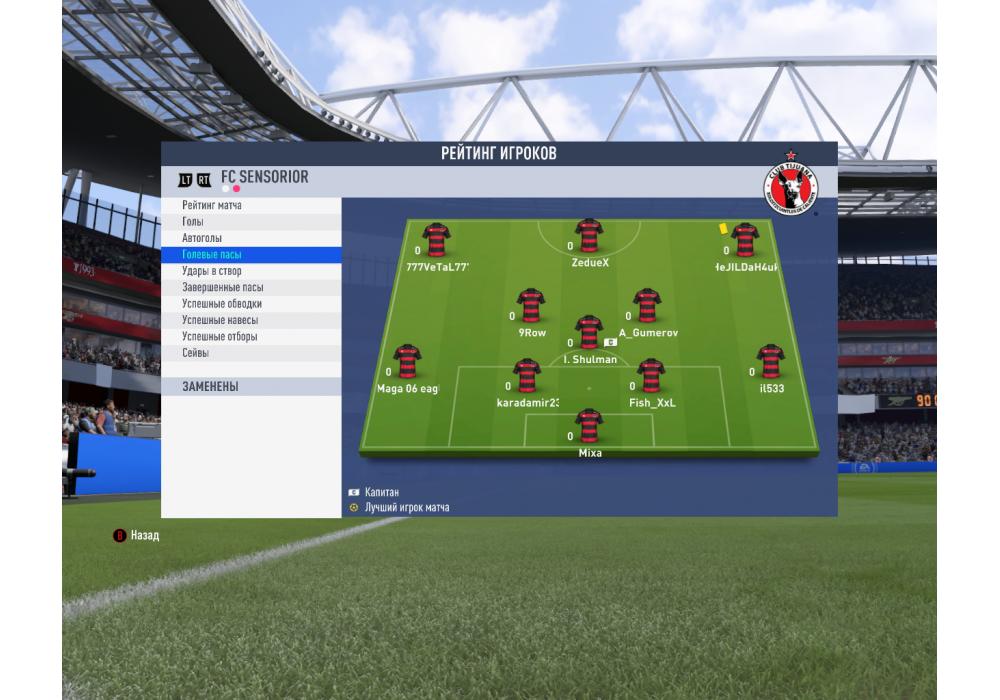This screenshot has width=1000, height=700.
Task: Select player ZedueX on the pitch
Action: click(x=589, y=237)
